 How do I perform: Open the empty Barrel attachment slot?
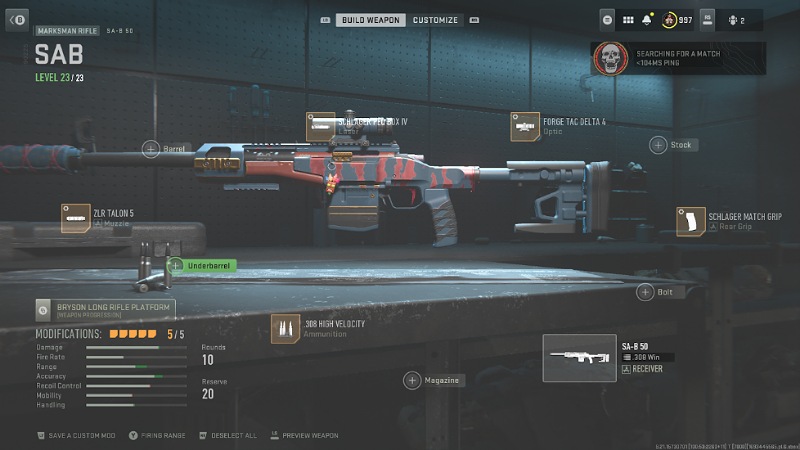pos(151,149)
